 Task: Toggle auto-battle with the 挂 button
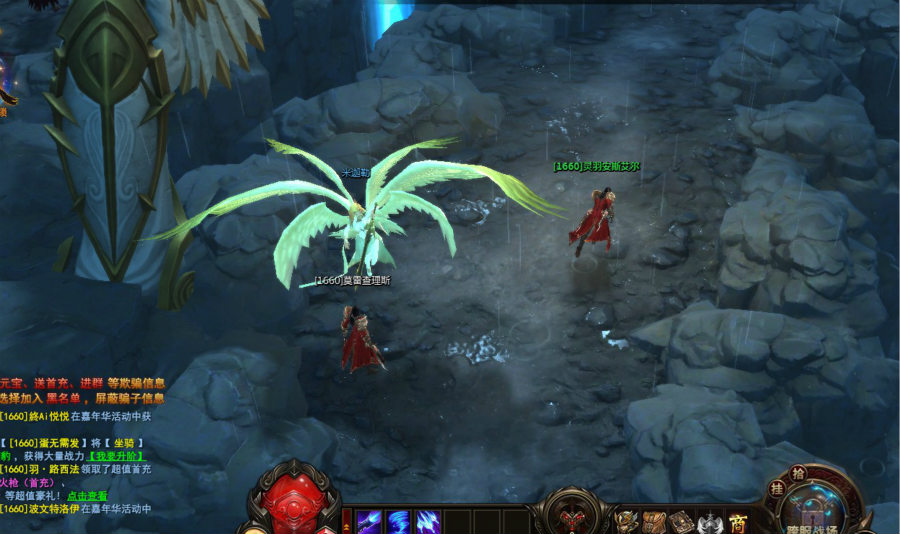click(x=776, y=489)
